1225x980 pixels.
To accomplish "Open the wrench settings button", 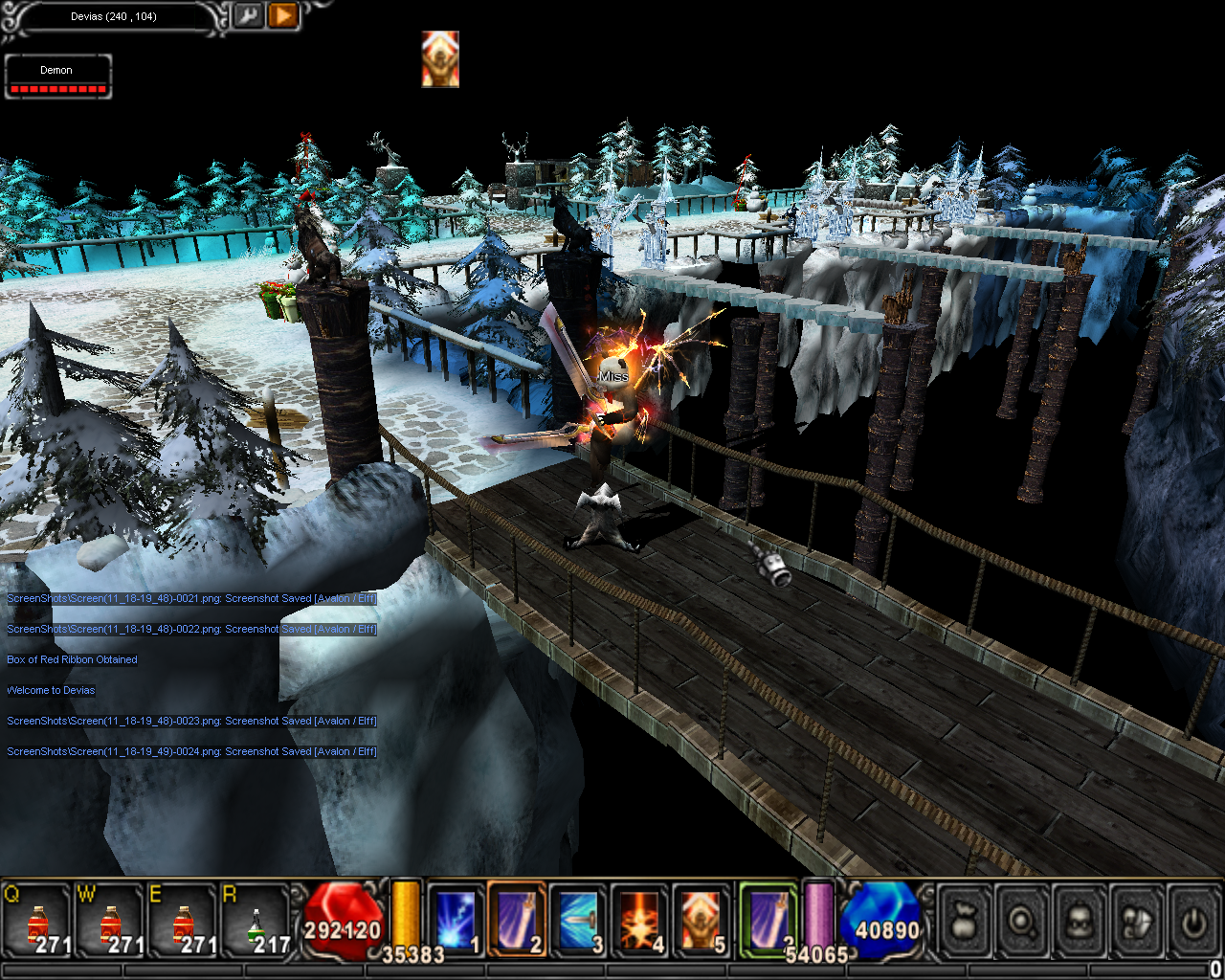I will click(x=248, y=15).
